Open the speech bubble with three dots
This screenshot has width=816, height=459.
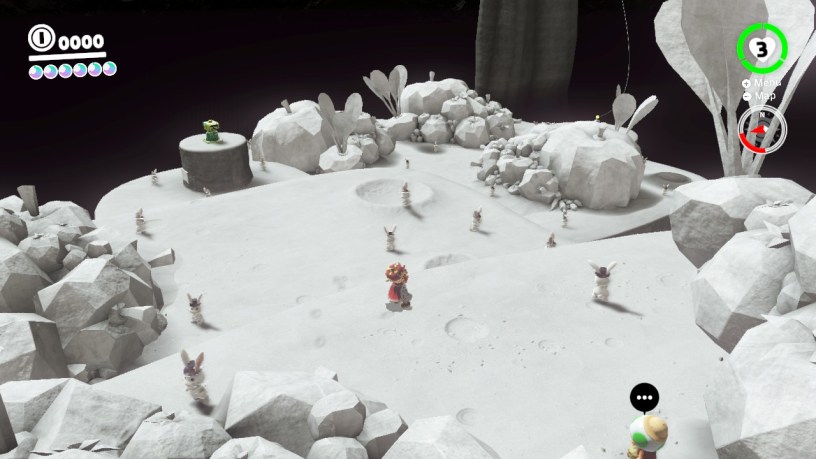pos(644,397)
